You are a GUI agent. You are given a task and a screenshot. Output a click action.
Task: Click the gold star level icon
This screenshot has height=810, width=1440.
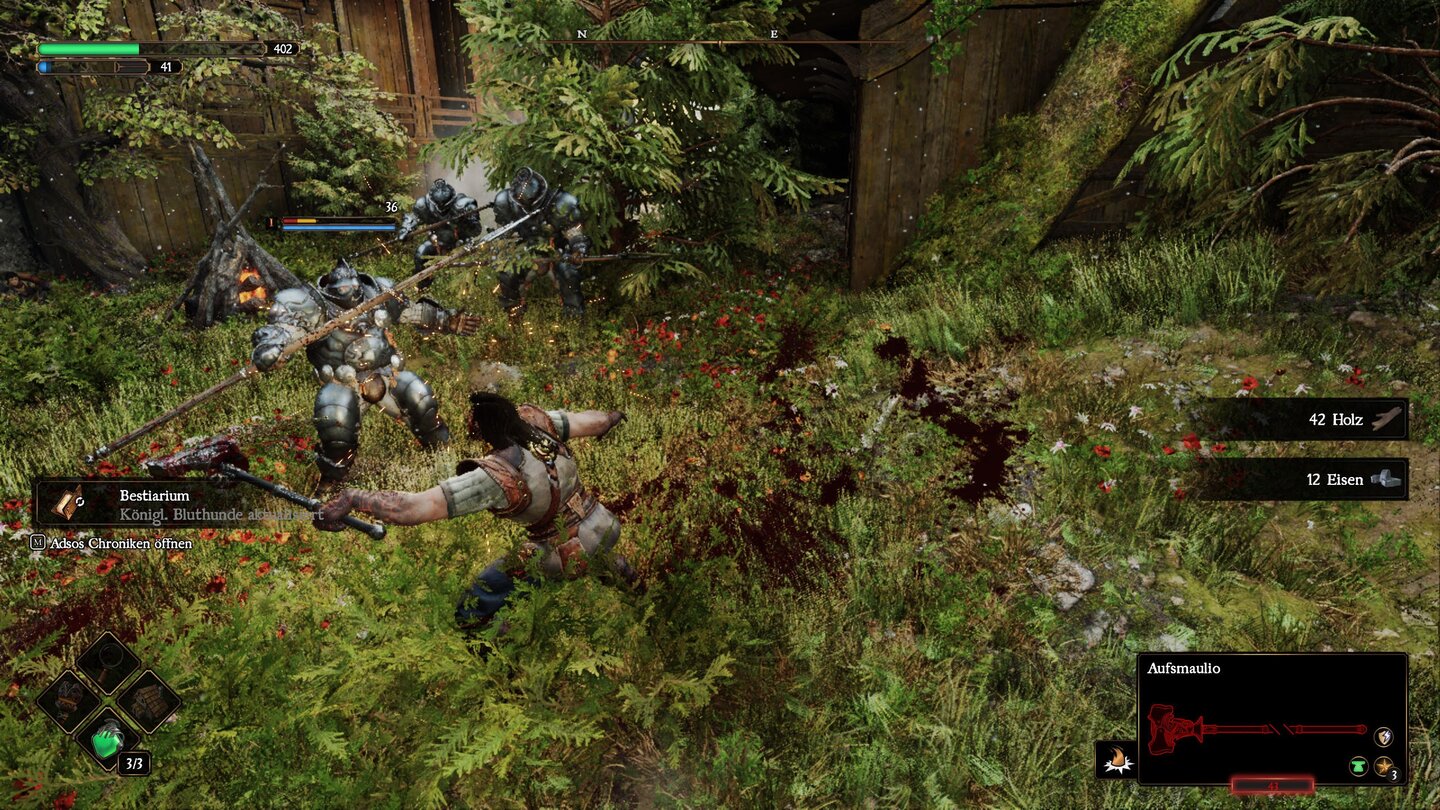pyautogui.click(x=1384, y=767)
